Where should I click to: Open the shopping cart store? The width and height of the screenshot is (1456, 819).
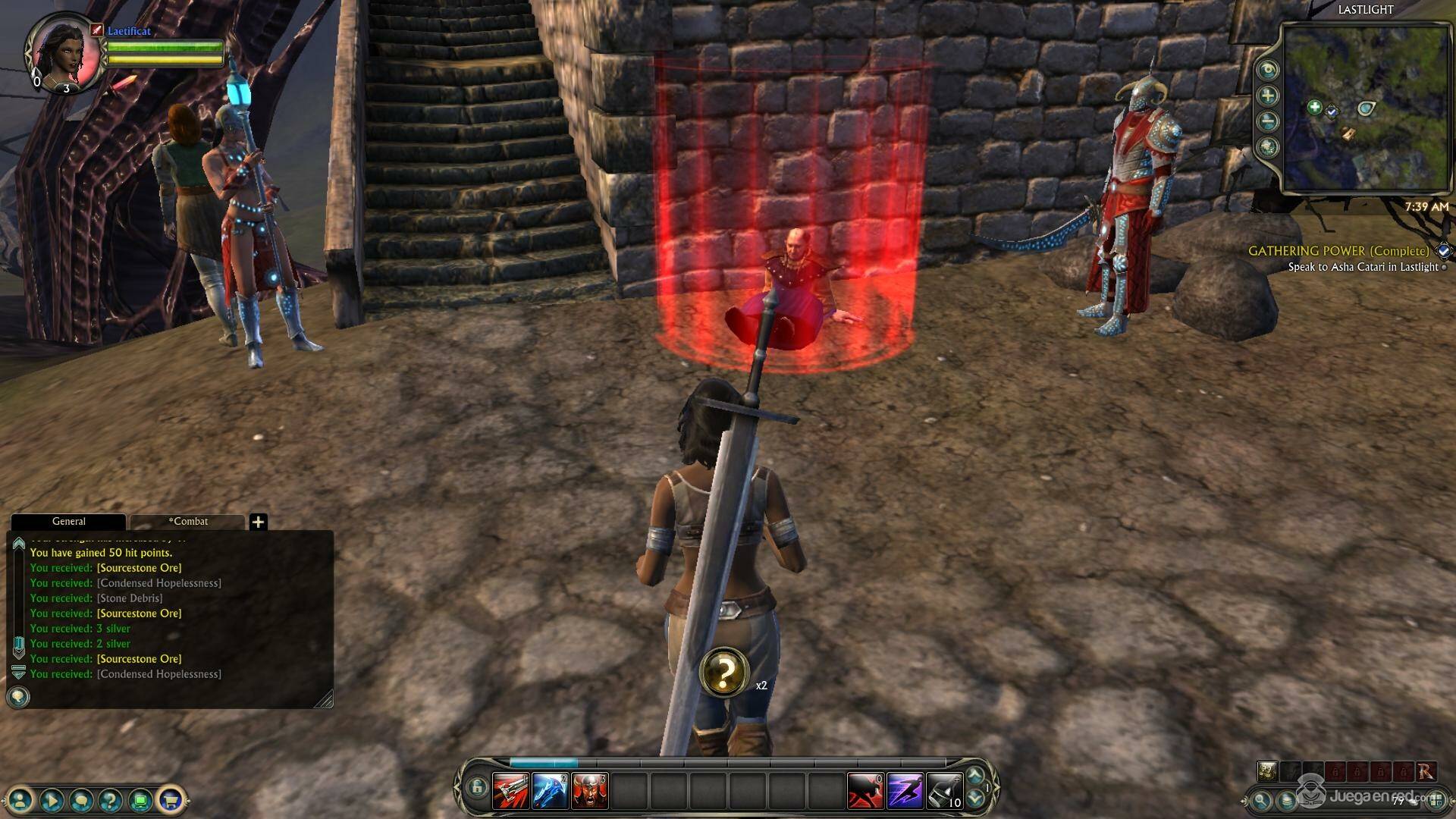pos(171,799)
